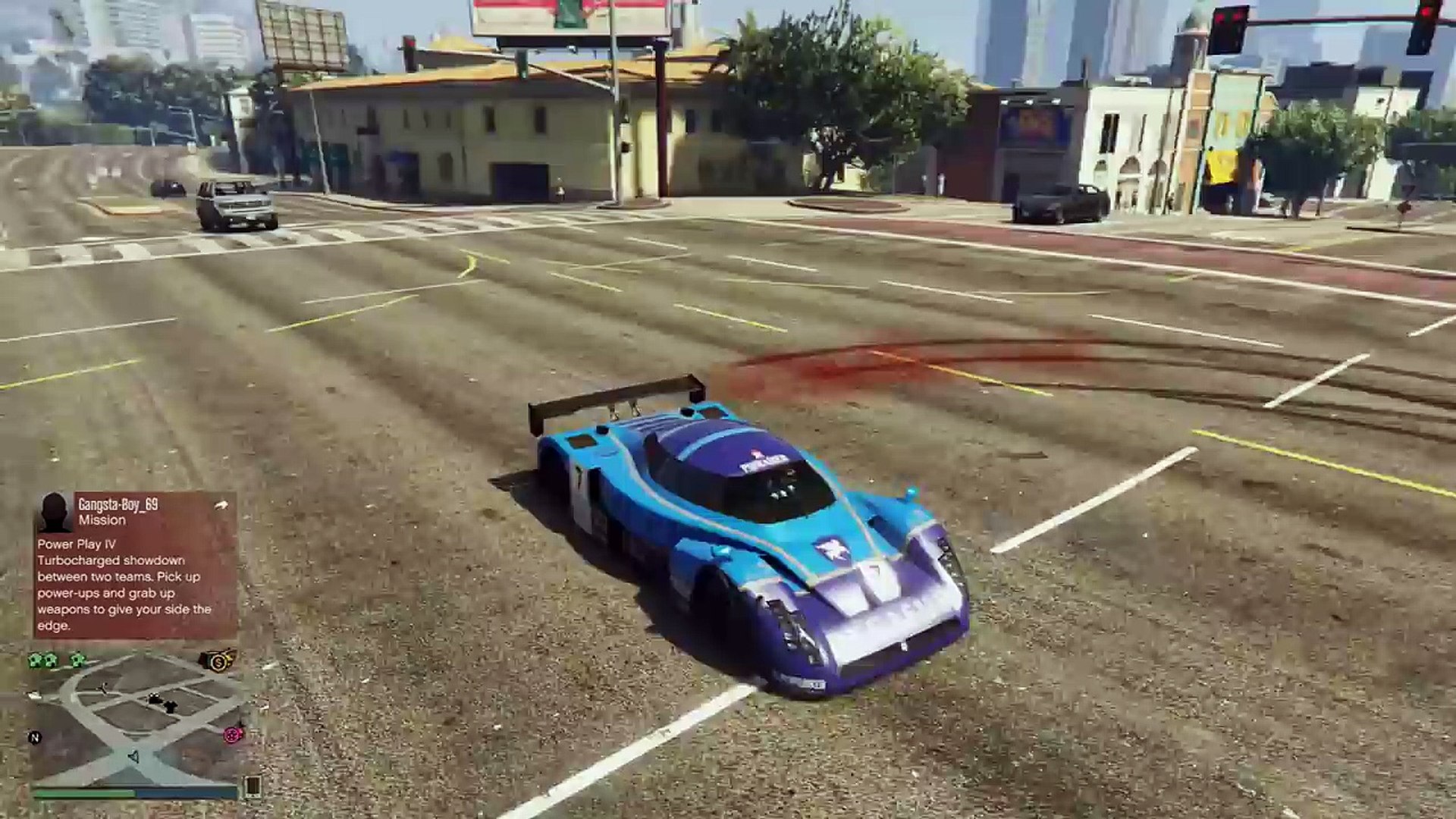Select the money stash blip on minimap
The width and height of the screenshot is (1456, 819).
click(x=218, y=661)
